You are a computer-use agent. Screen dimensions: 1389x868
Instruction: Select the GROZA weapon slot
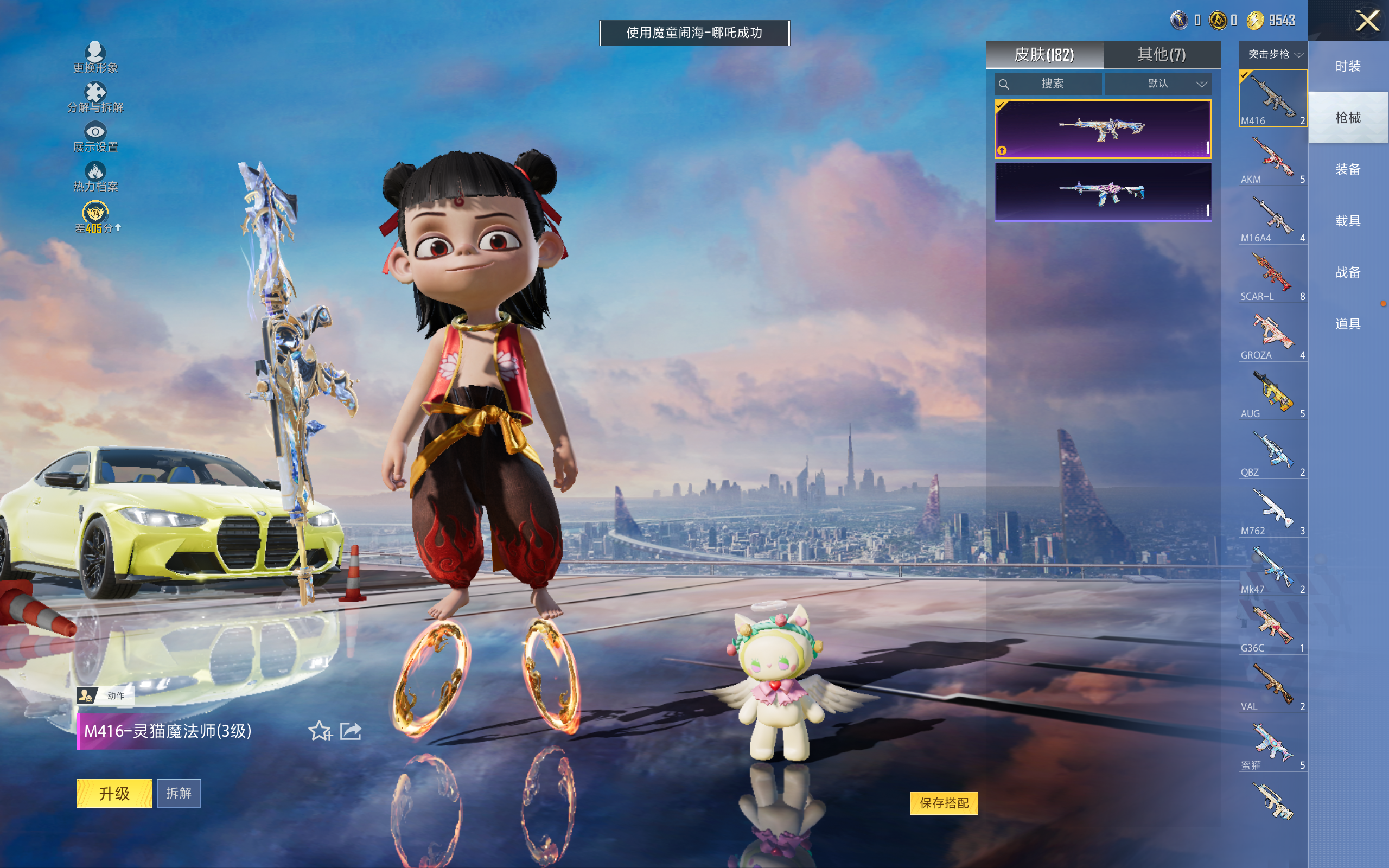1272,334
